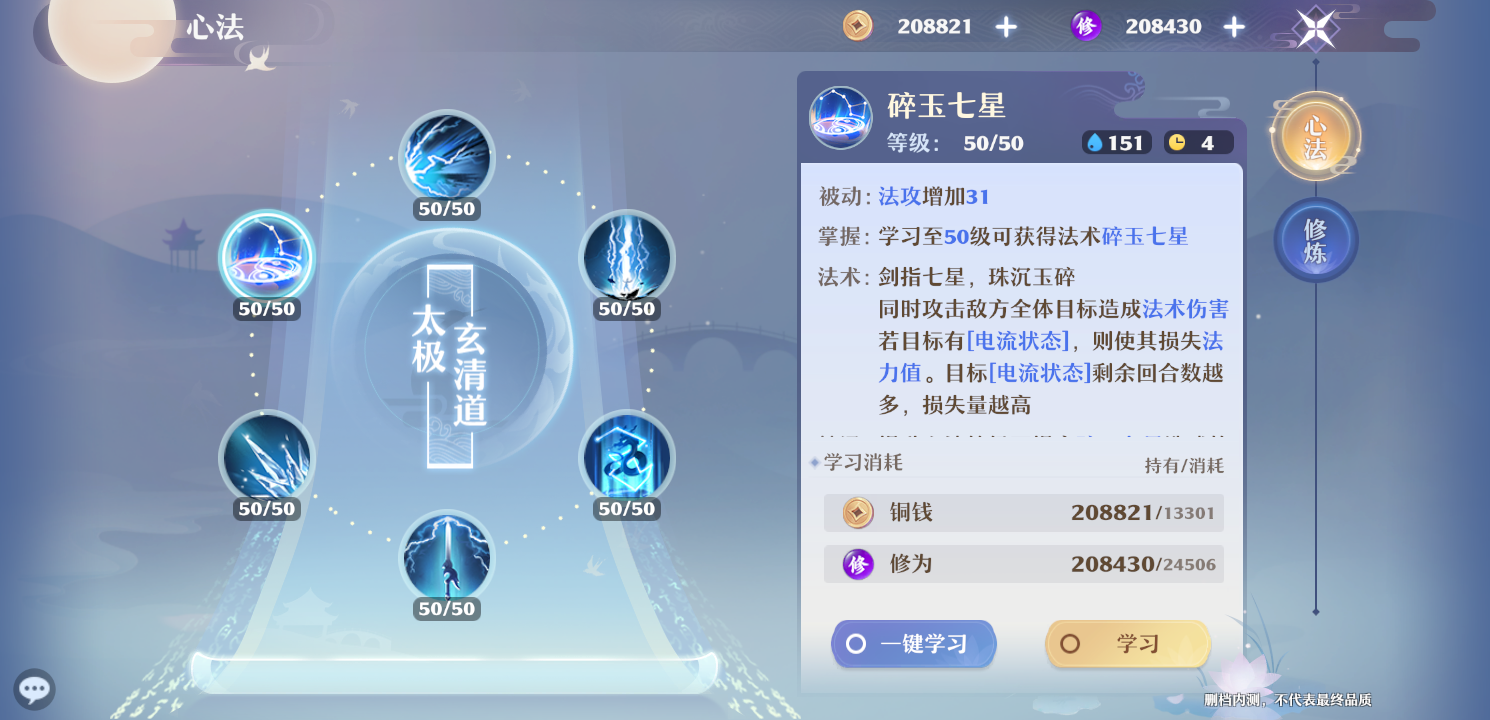The image size is (1490, 720).
Task: Open the rune seal skill node on the right
Action: [627, 457]
